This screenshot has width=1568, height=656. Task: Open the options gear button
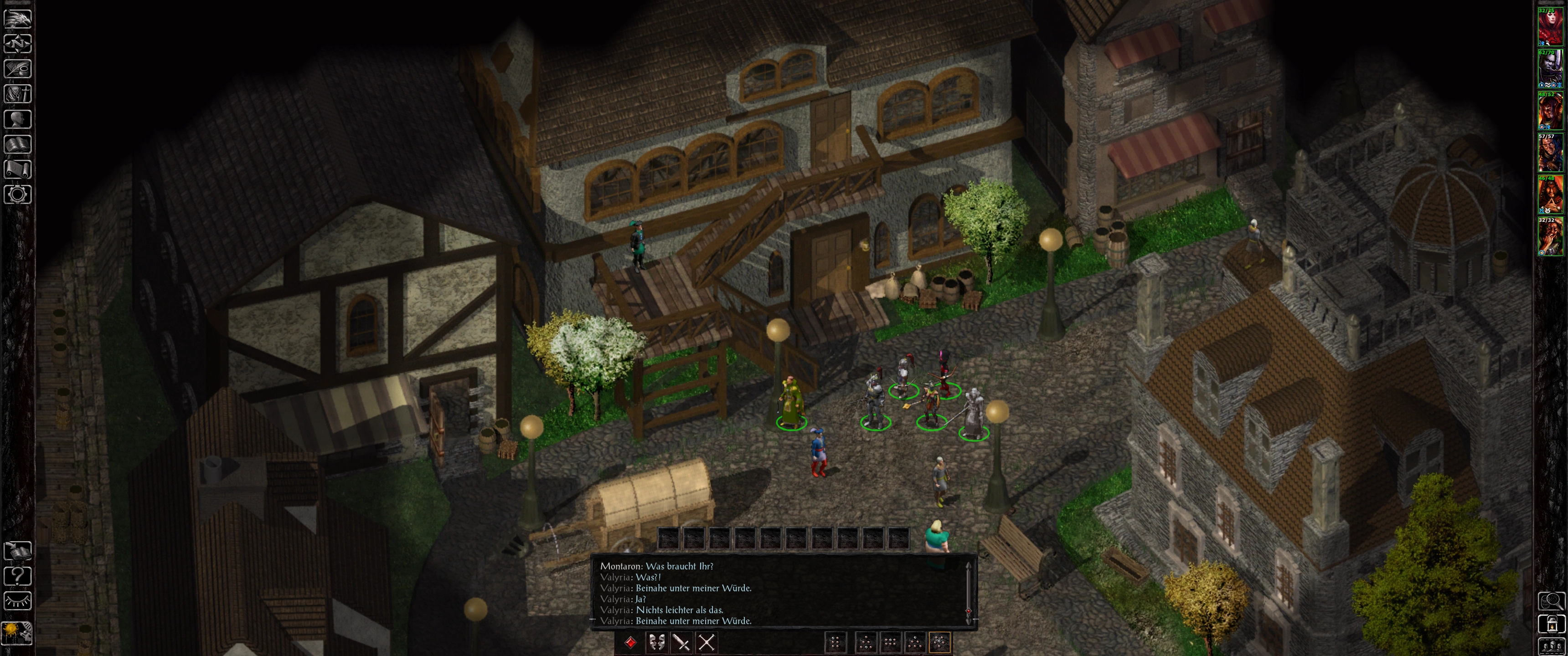click(18, 195)
